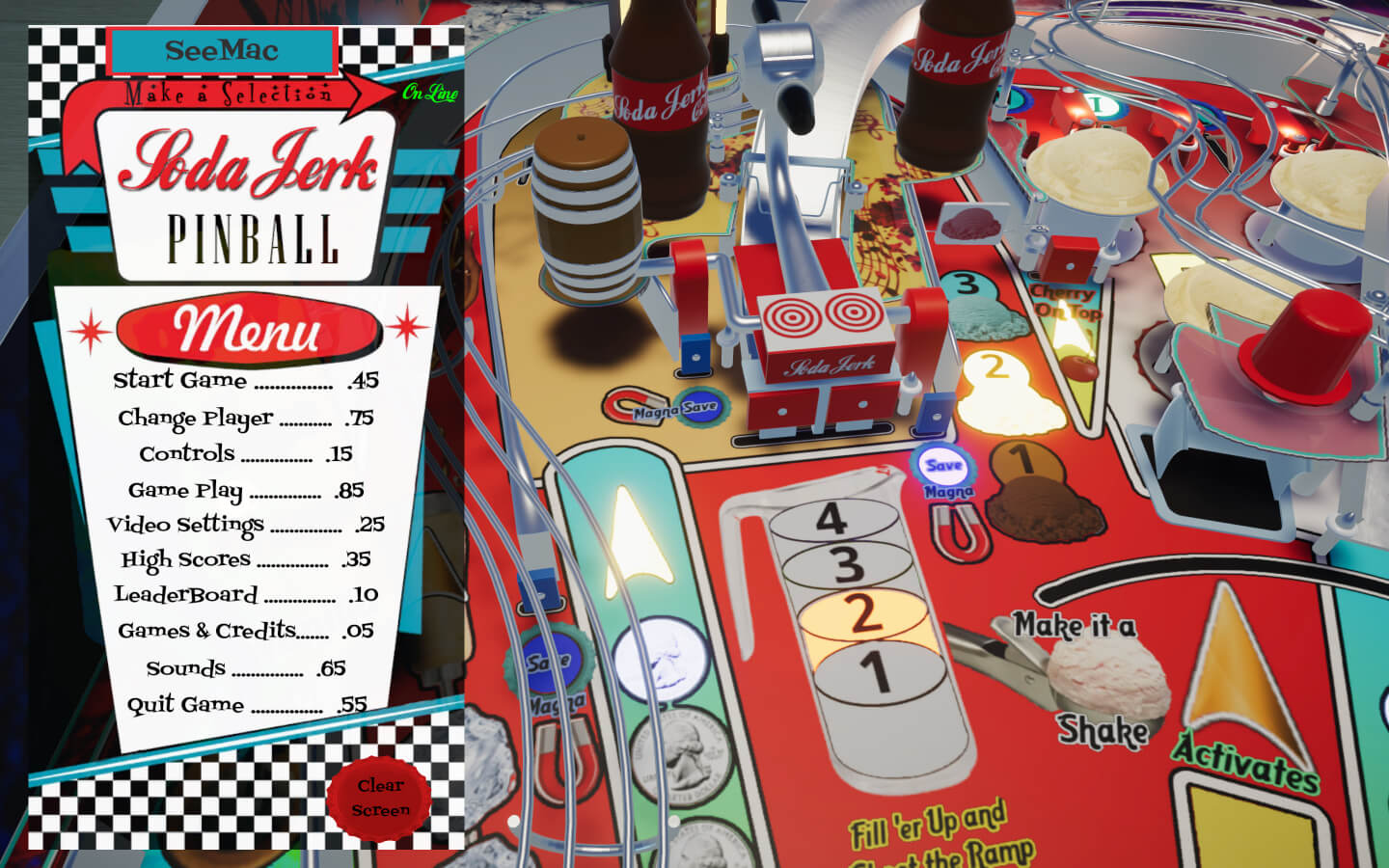The image size is (1389, 868).
Task: Open the Controls menu entry
Action: pos(245,453)
